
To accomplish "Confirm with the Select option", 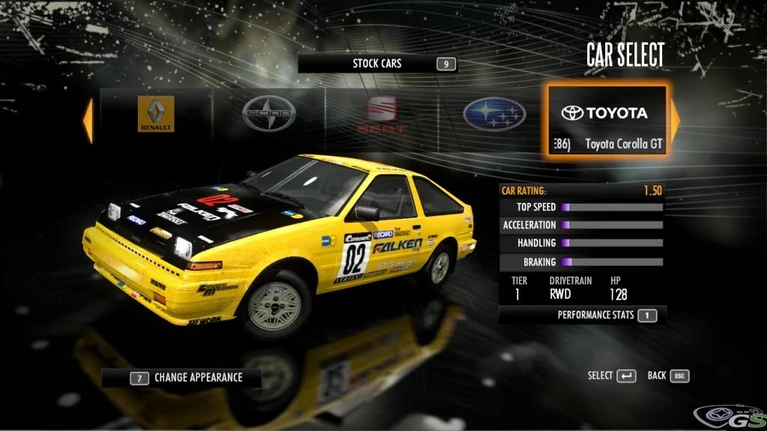I will pos(612,376).
